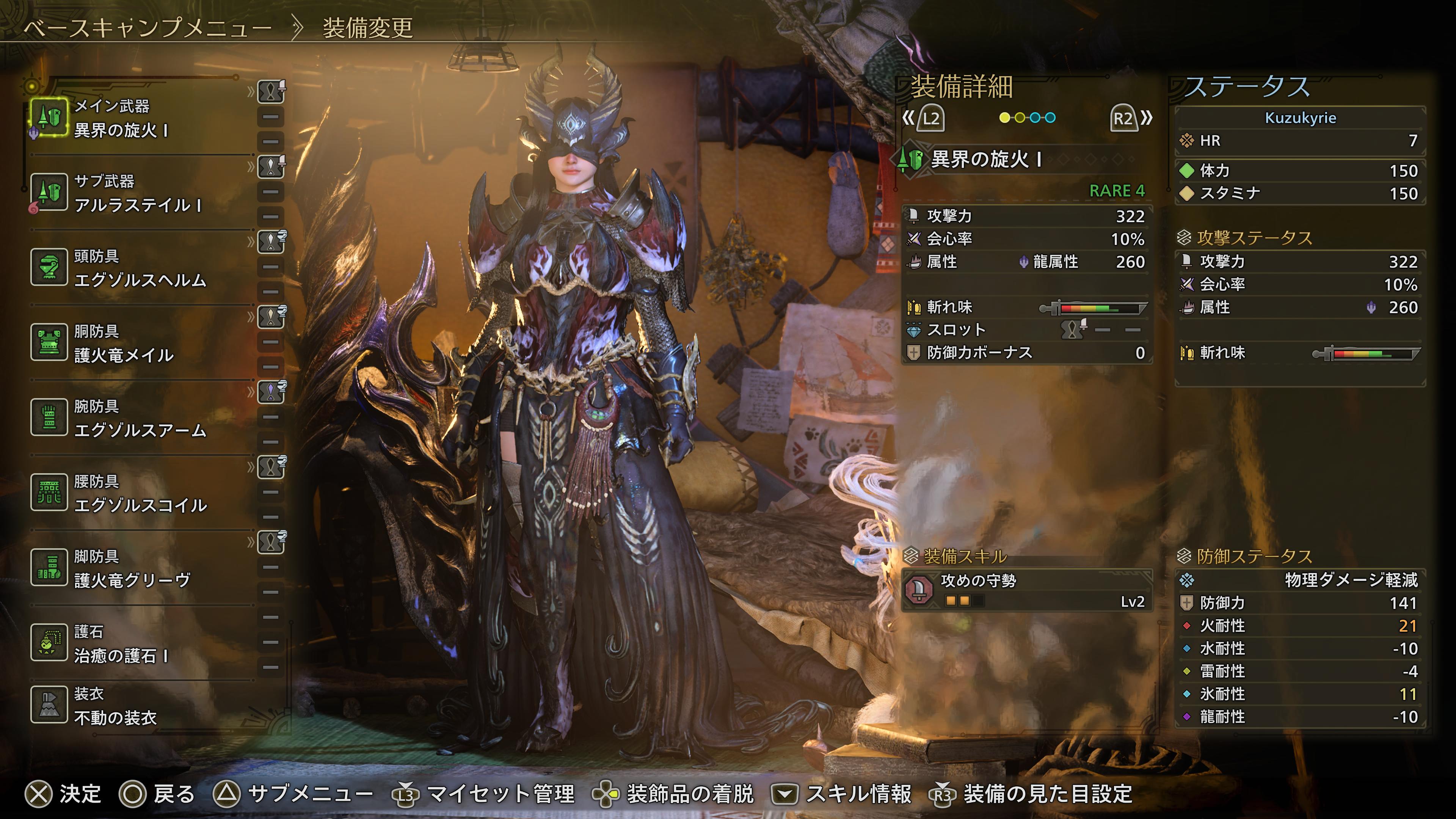Select the mantle 不動の装衣 slot
Screen dimensions: 1456x819
115,706
